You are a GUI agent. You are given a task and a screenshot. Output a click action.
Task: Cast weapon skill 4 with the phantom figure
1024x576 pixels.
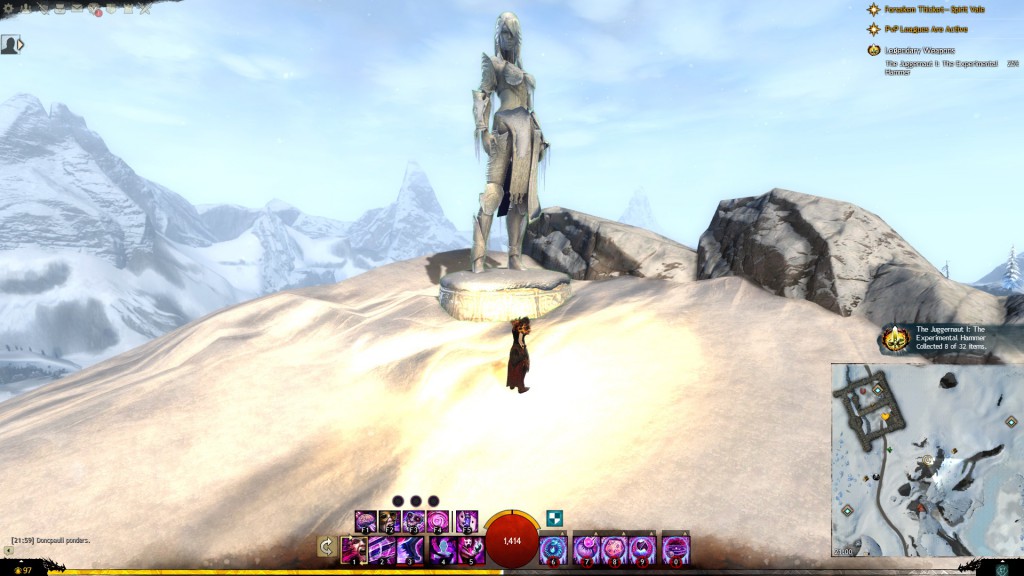coord(441,550)
